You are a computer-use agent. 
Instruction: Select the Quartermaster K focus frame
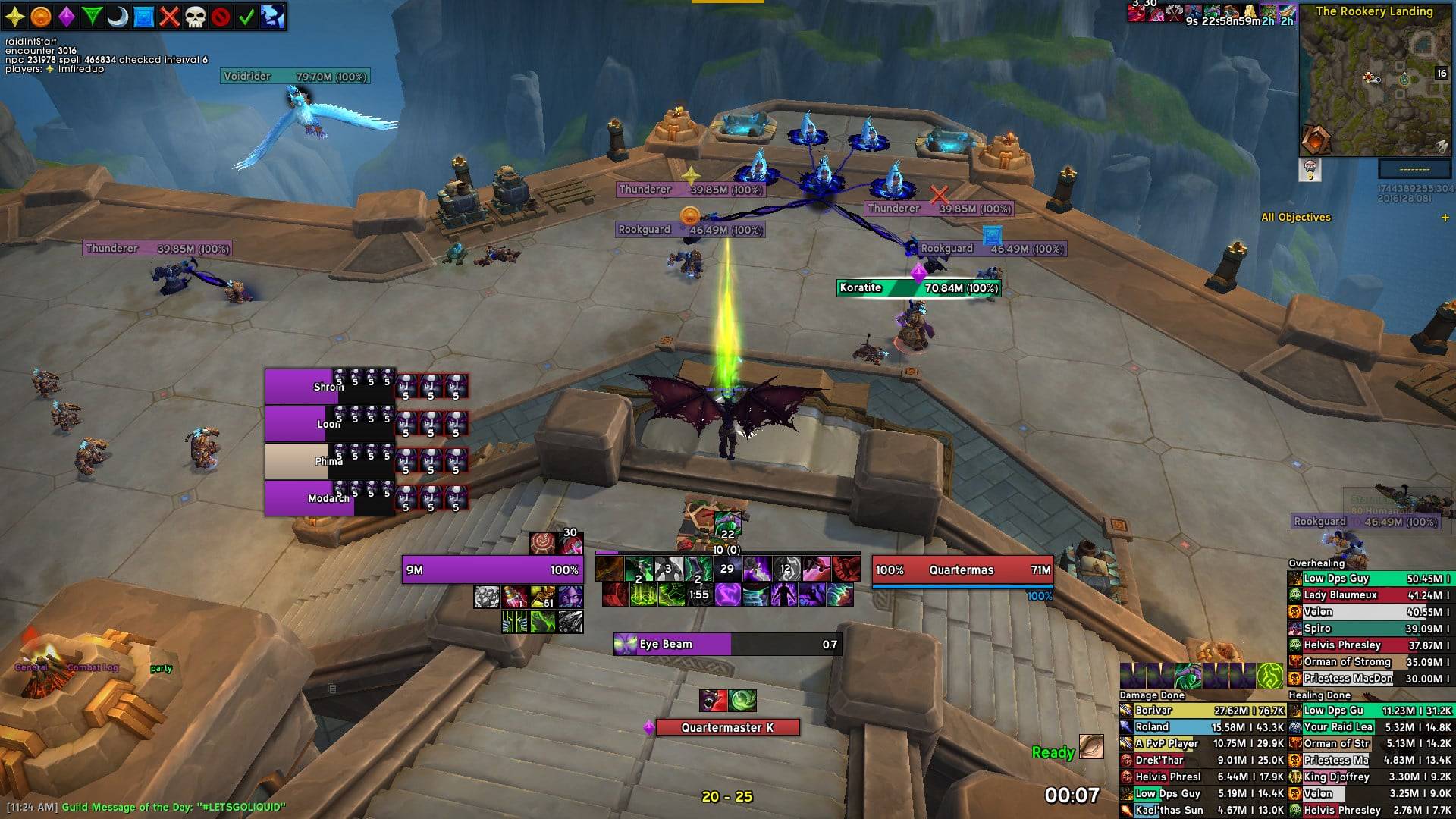pyautogui.click(x=726, y=728)
